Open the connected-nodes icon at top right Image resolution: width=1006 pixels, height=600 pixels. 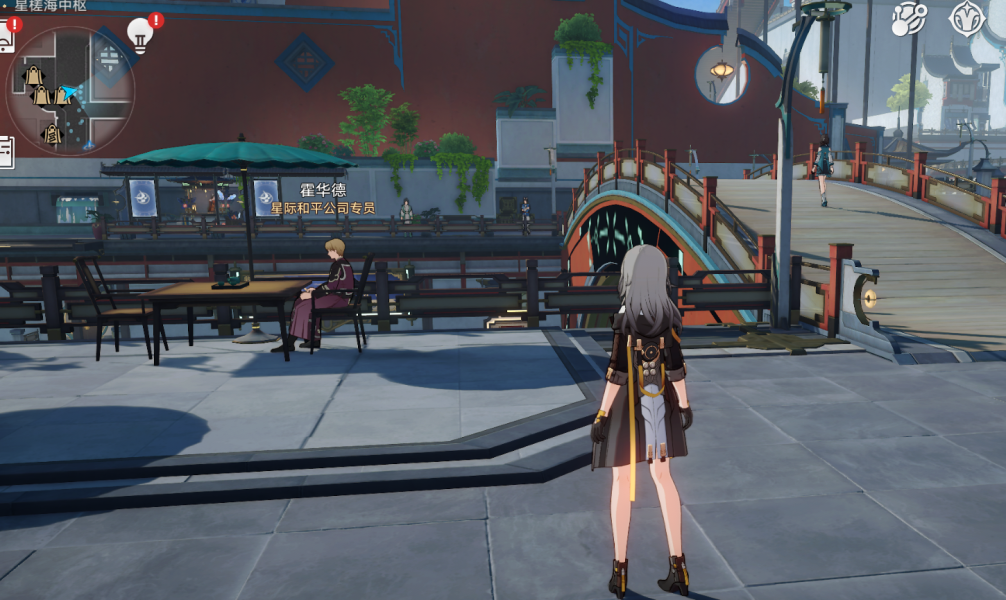(909, 19)
